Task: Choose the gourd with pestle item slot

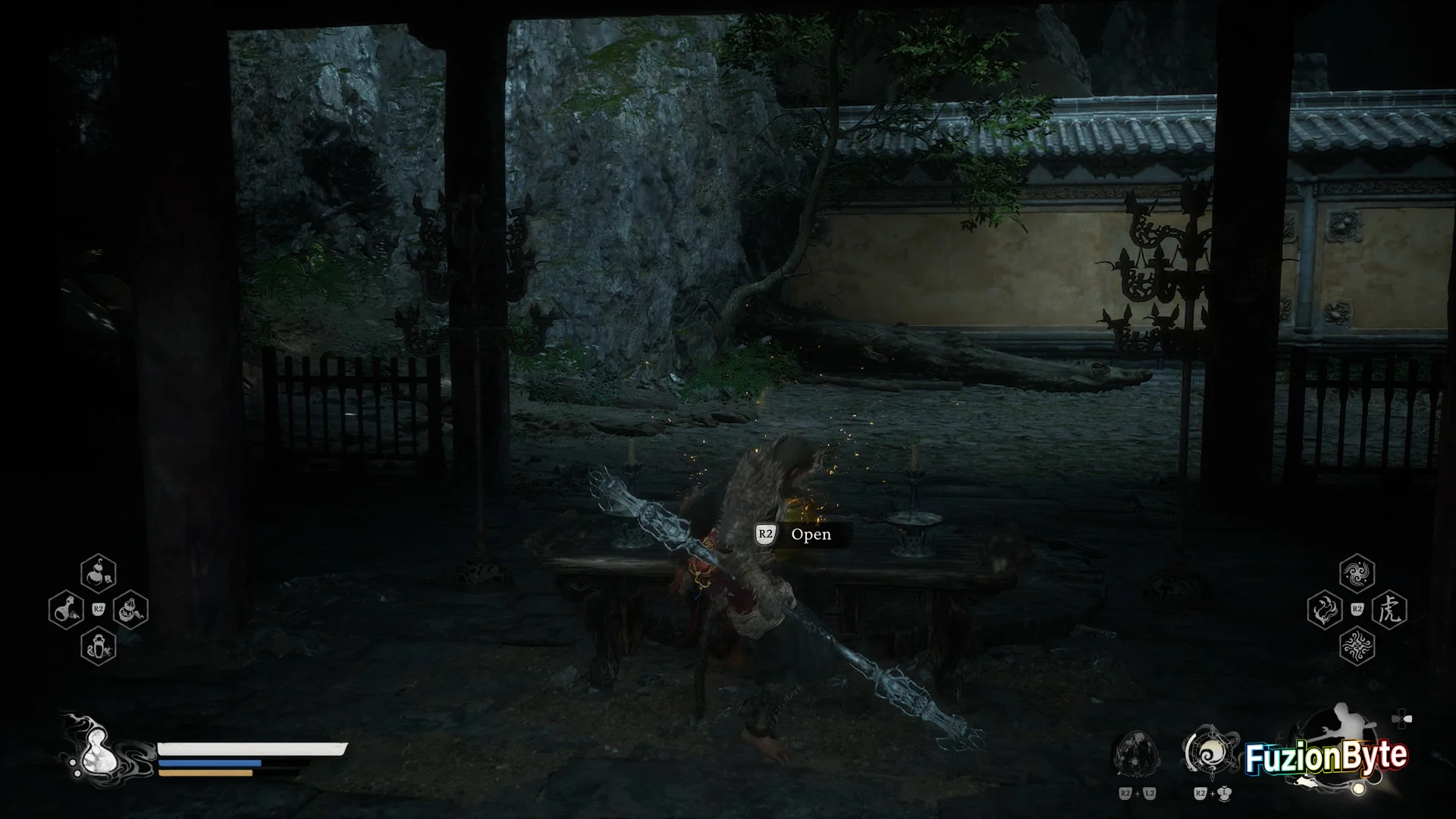Action: (x=130, y=610)
